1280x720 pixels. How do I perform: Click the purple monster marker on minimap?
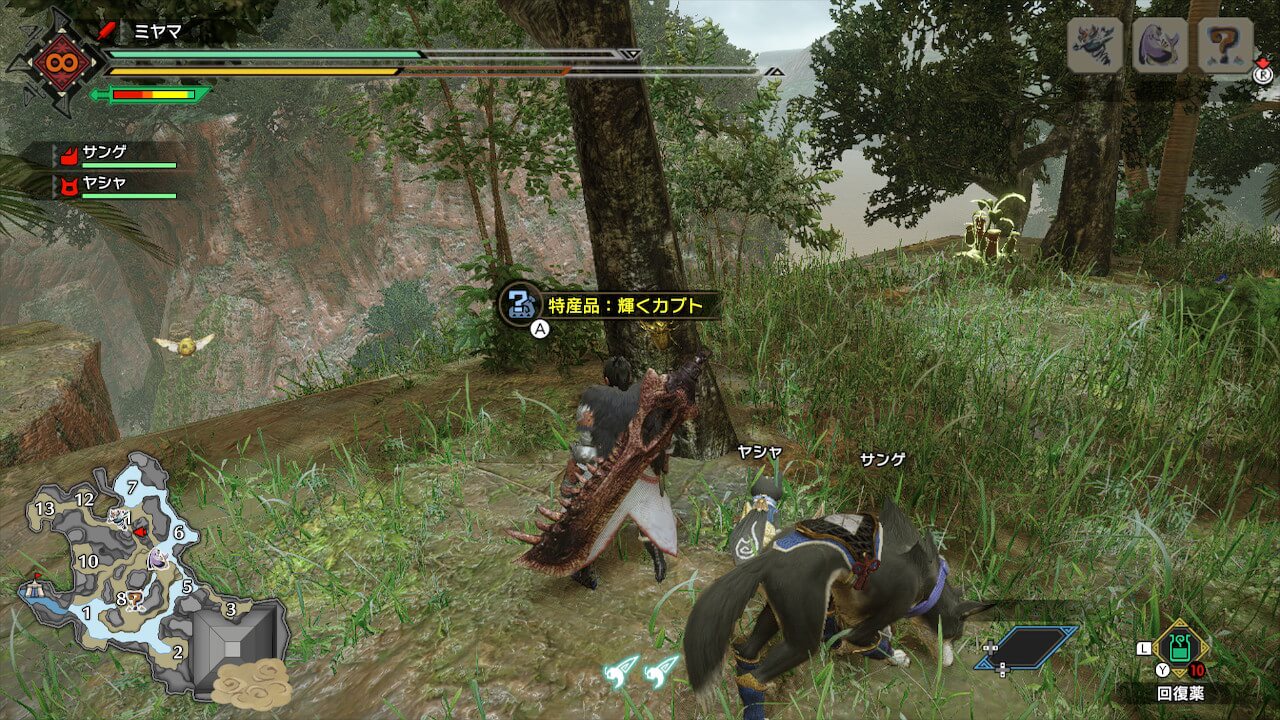pos(158,561)
